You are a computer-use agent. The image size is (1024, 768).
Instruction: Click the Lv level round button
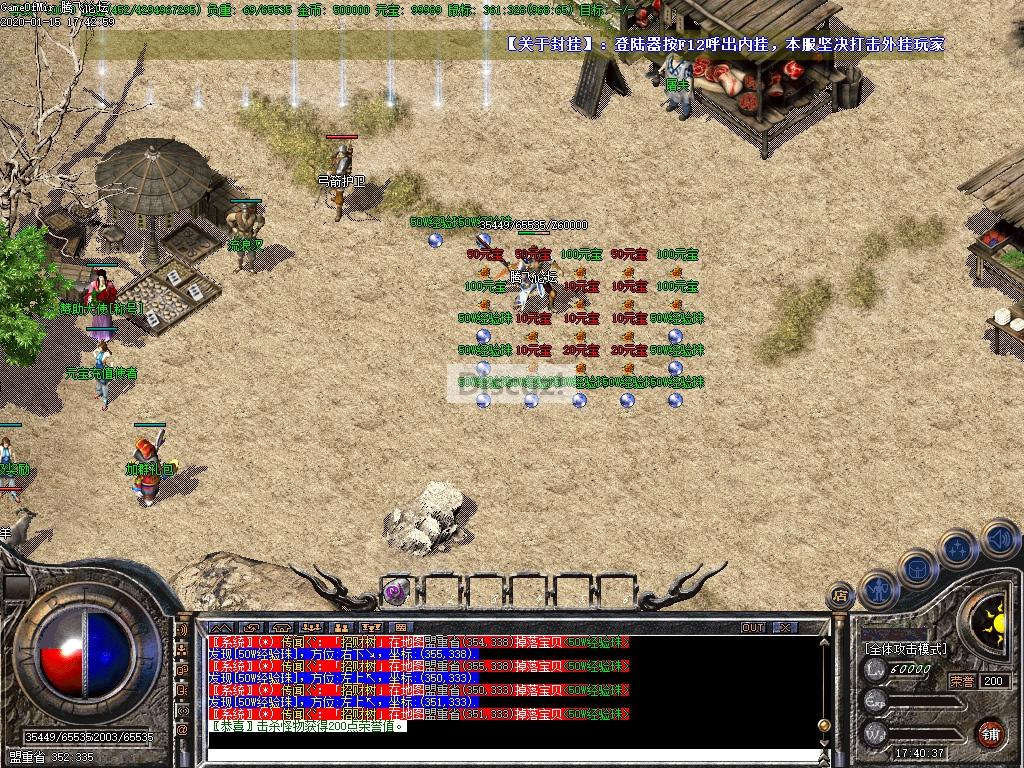click(x=876, y=669)
